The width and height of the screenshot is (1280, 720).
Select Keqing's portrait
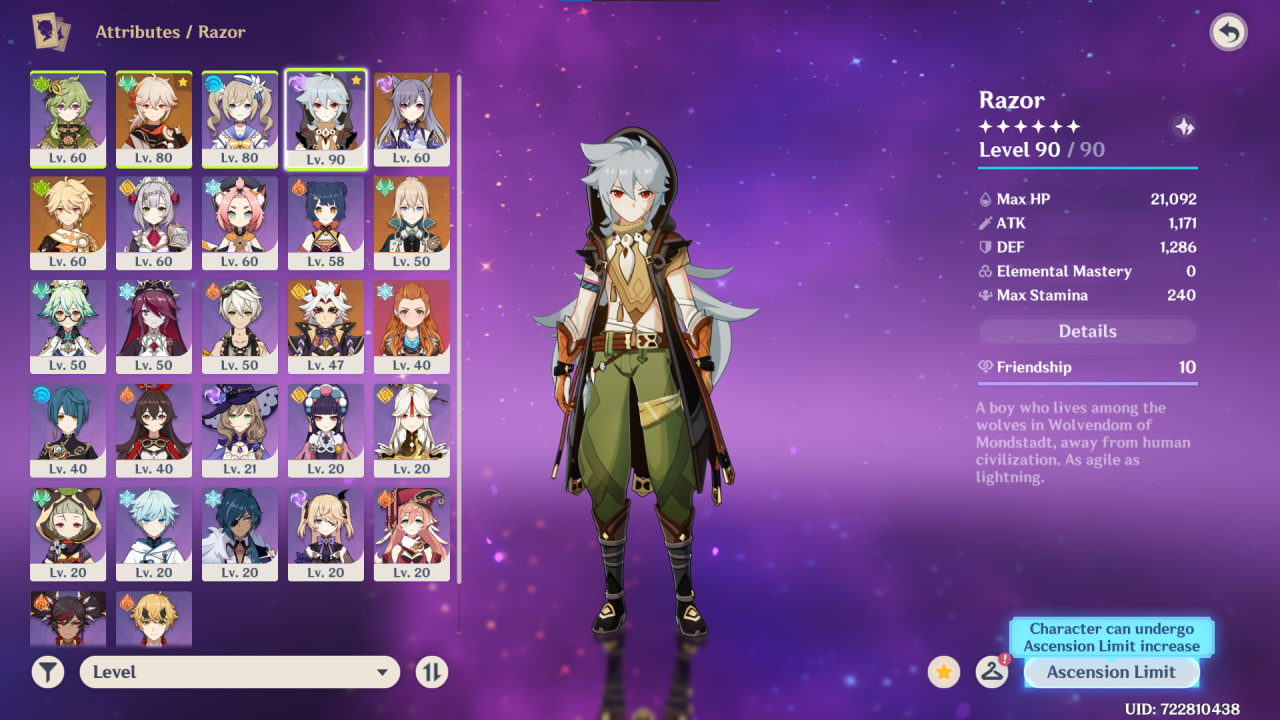click(412, 118)
